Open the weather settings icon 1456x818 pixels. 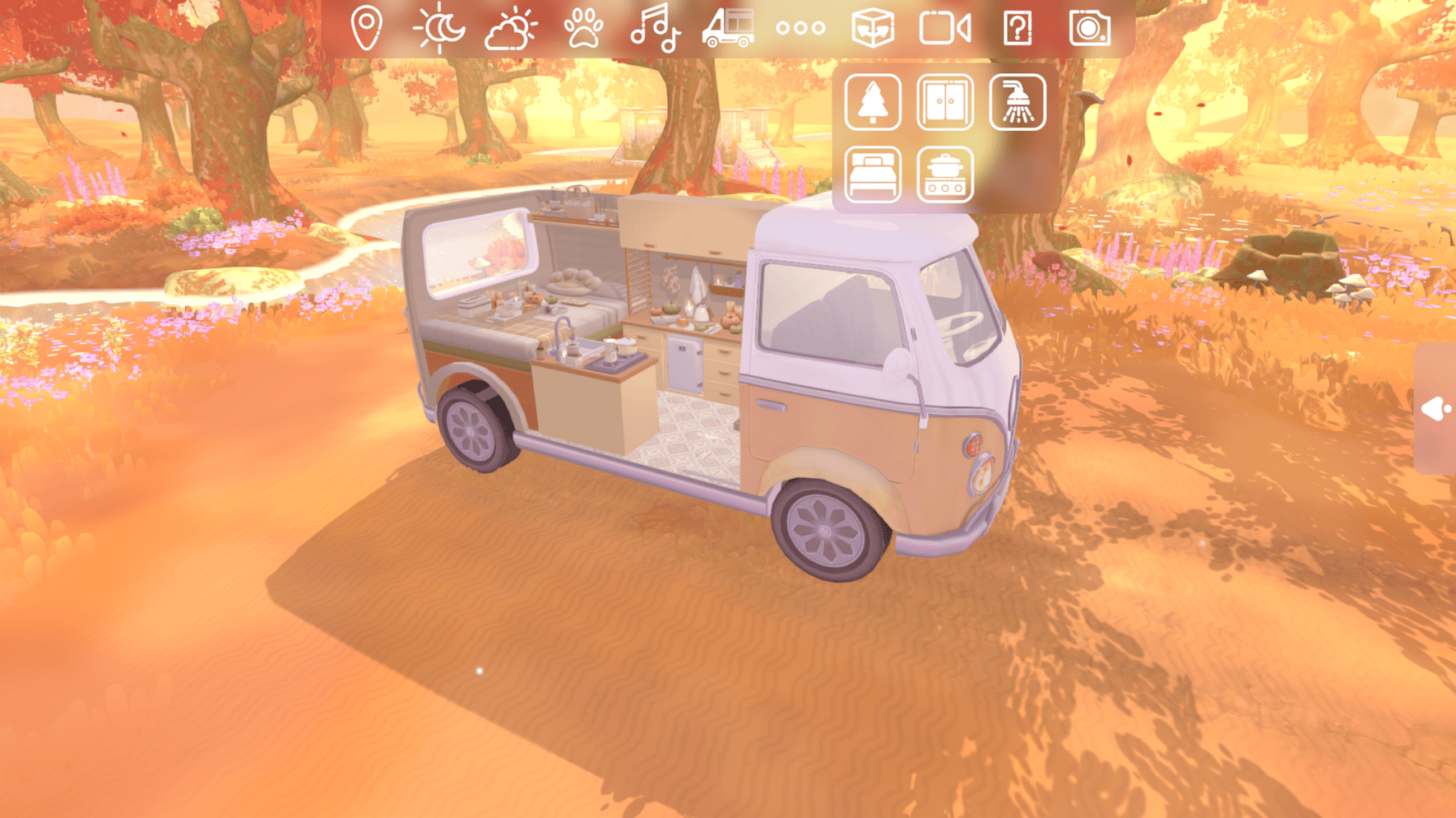click(x=510, y=27)
